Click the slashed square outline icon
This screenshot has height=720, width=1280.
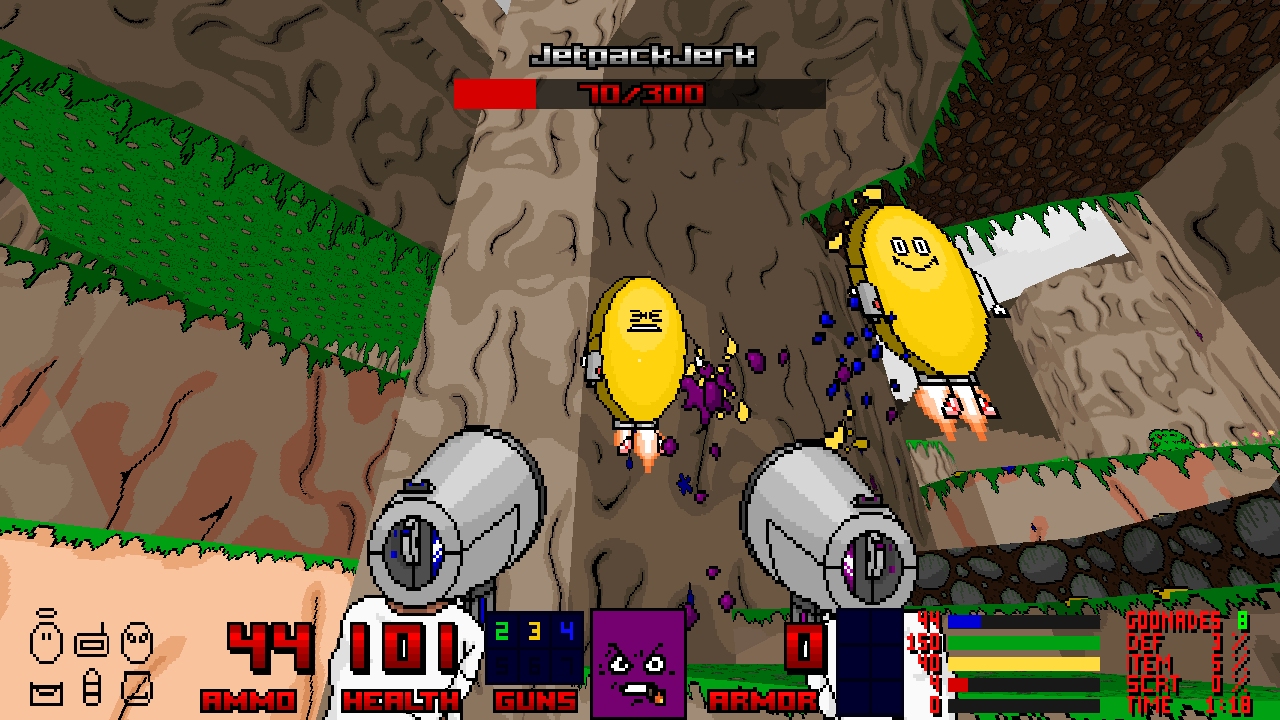(x=137, y=688)
